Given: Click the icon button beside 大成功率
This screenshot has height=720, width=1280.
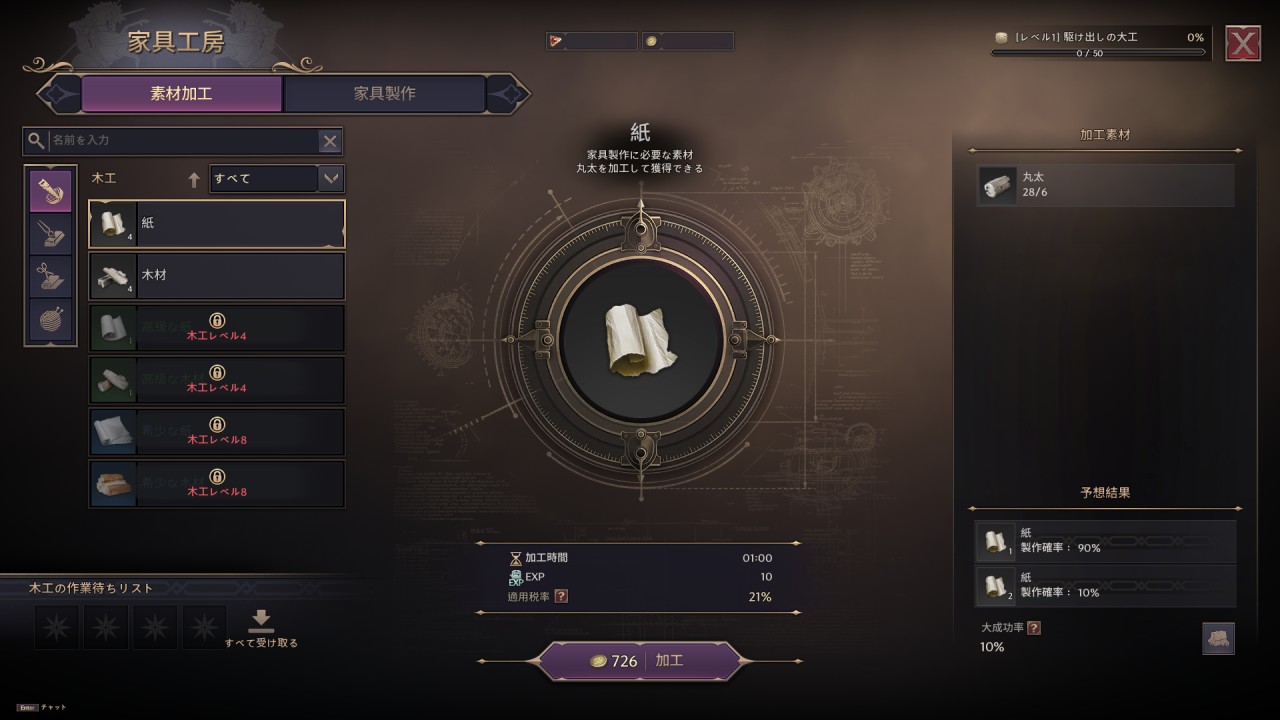Looking at the screenshot, I should point(1218,638).
